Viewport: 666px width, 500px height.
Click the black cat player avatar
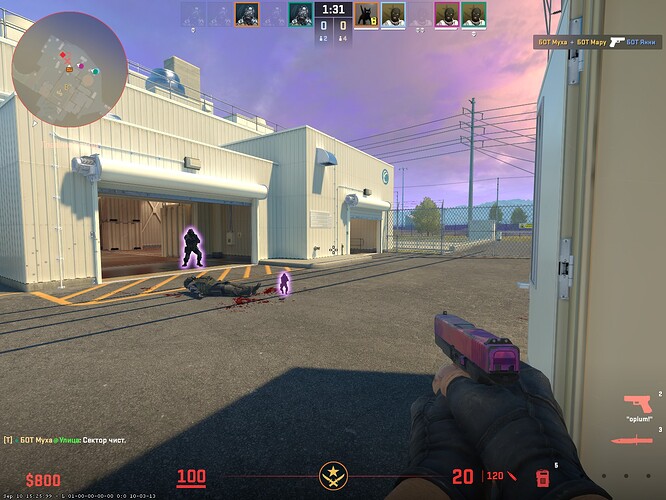click(366, 14)
